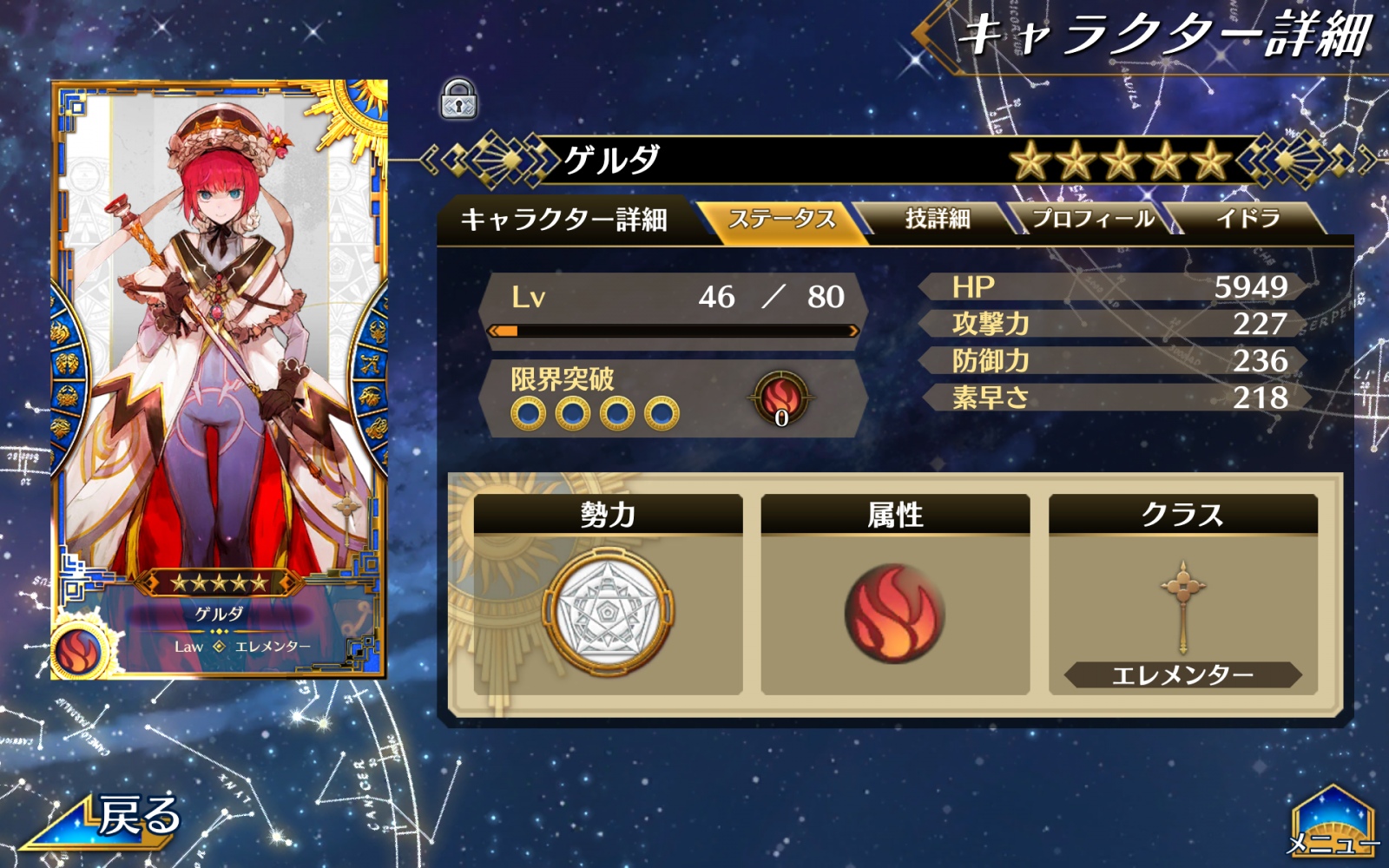
Task: Click the fire attribute icon under 属性
Action: pos(894,614)
